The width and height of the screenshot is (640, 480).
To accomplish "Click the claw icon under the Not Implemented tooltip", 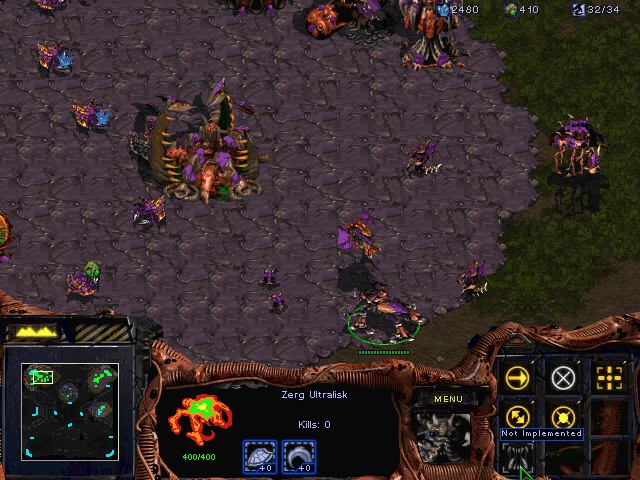I will [518, 457].
